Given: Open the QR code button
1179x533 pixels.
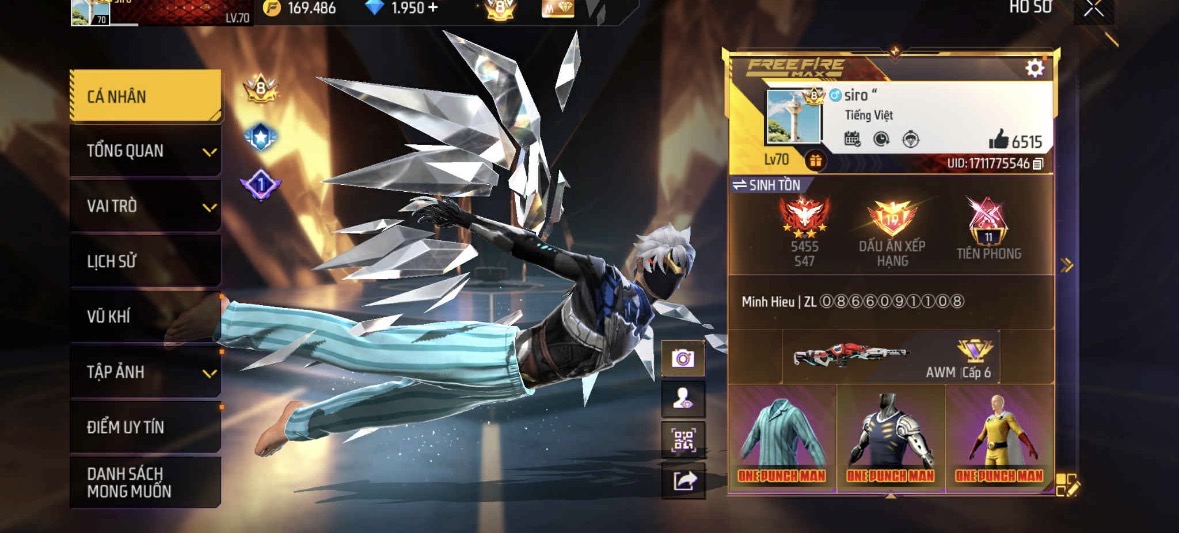Looking at the screenshot, I should pyautogui.click(x=684, y=439).
